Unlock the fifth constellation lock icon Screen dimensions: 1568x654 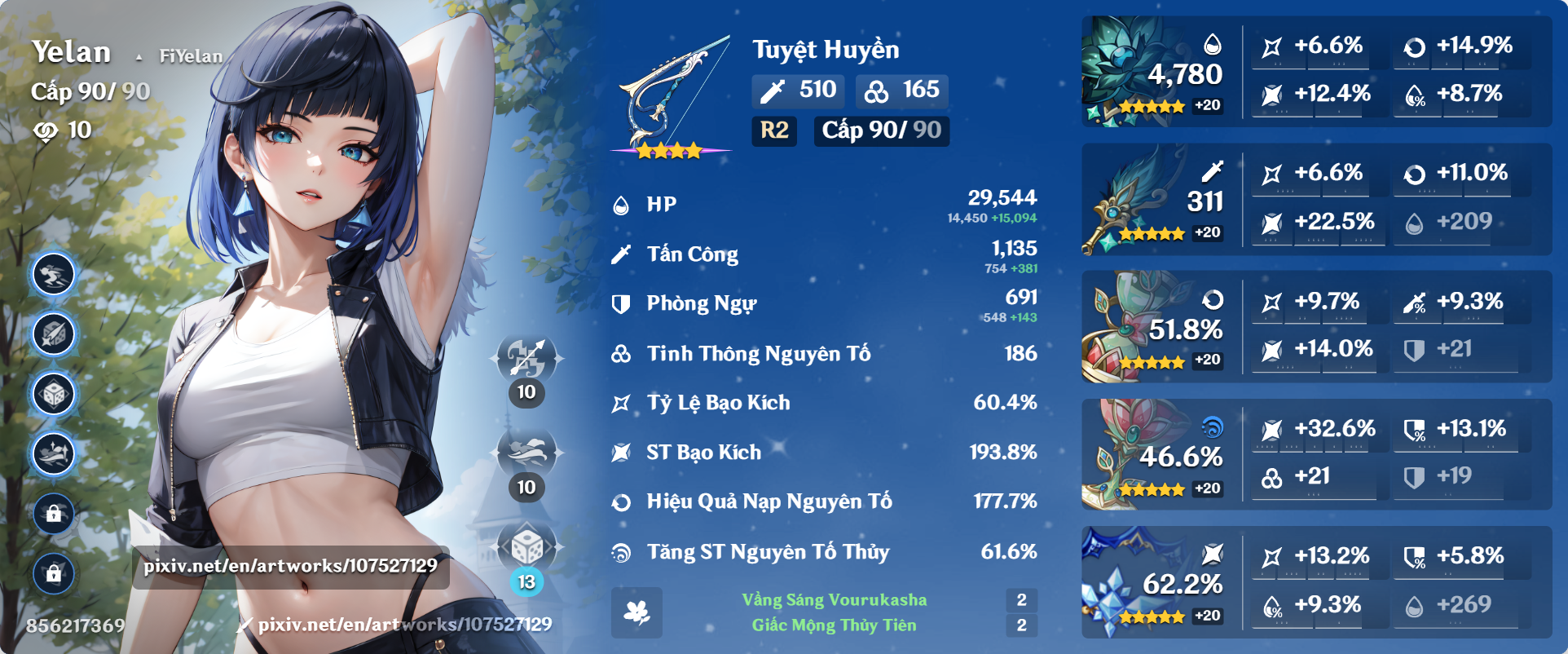(x=53, y=514)
